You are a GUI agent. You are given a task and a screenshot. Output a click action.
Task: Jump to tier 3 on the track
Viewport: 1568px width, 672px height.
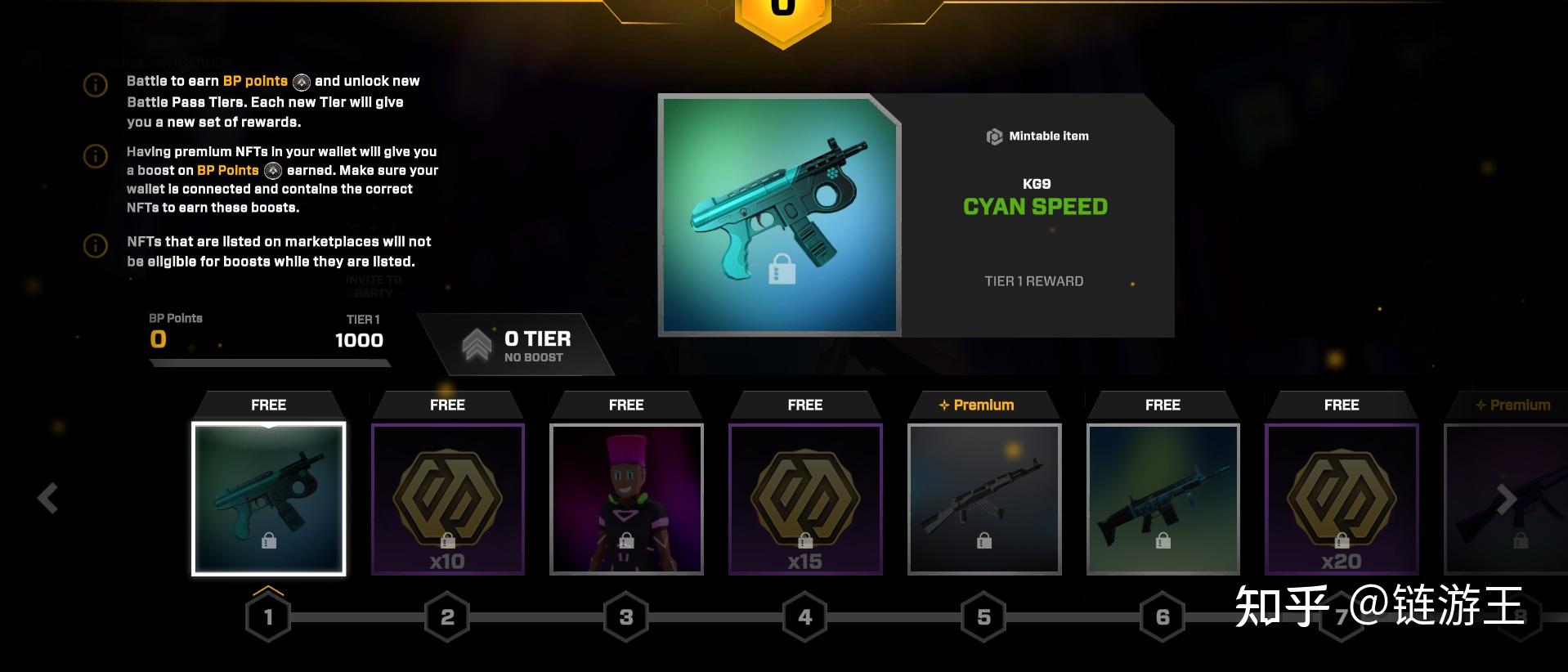coord(626,617)
